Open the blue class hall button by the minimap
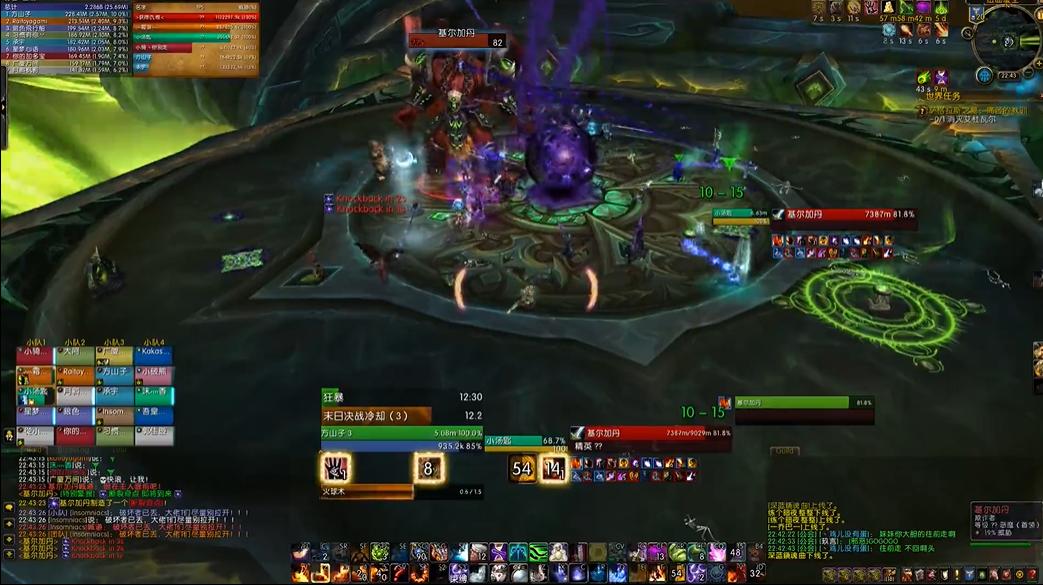 [x=985, y=76]
